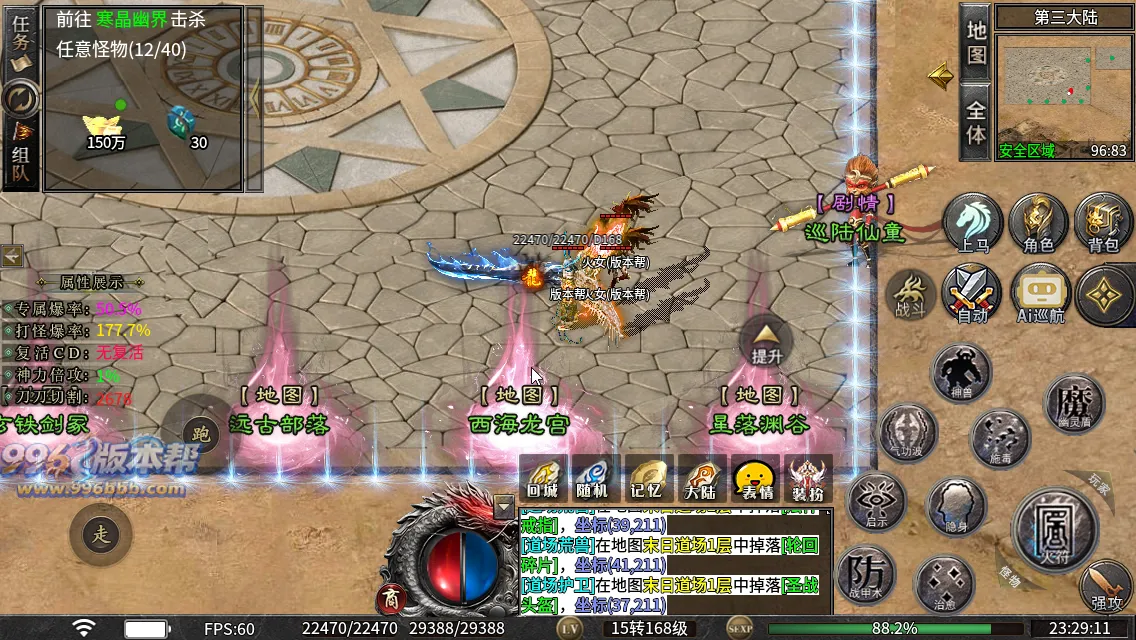Use the 随机 random teleport stone
Viewport: 1136px width, 640px height.
pyautogui.click(x=592, y=479)
